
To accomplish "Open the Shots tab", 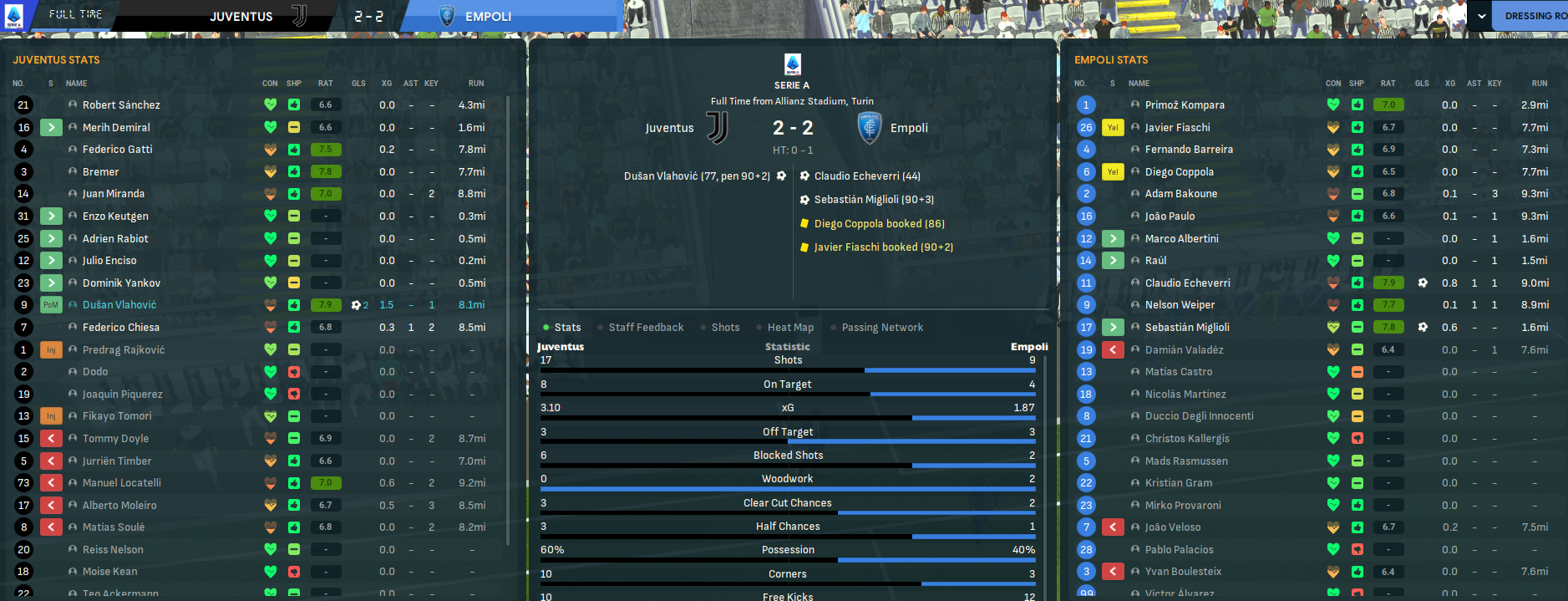I will click(725, 328).
